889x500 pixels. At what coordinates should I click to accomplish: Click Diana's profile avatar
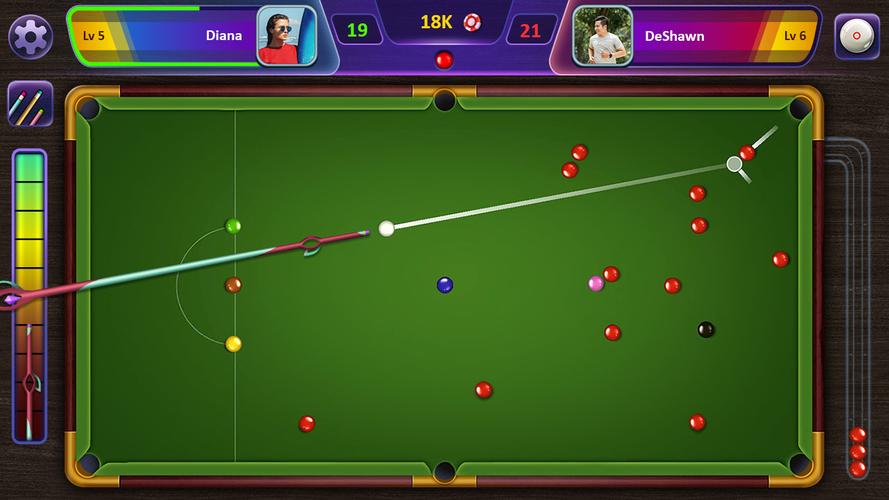(x=286, y=36)
